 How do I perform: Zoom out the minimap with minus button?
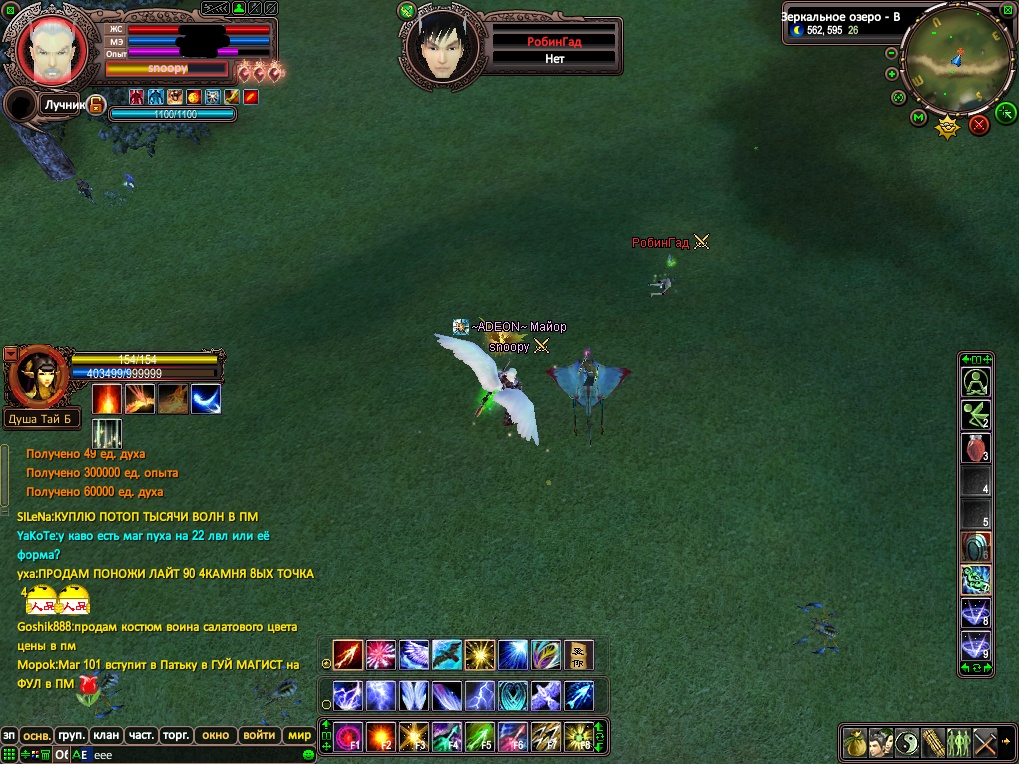coord(891,53)
